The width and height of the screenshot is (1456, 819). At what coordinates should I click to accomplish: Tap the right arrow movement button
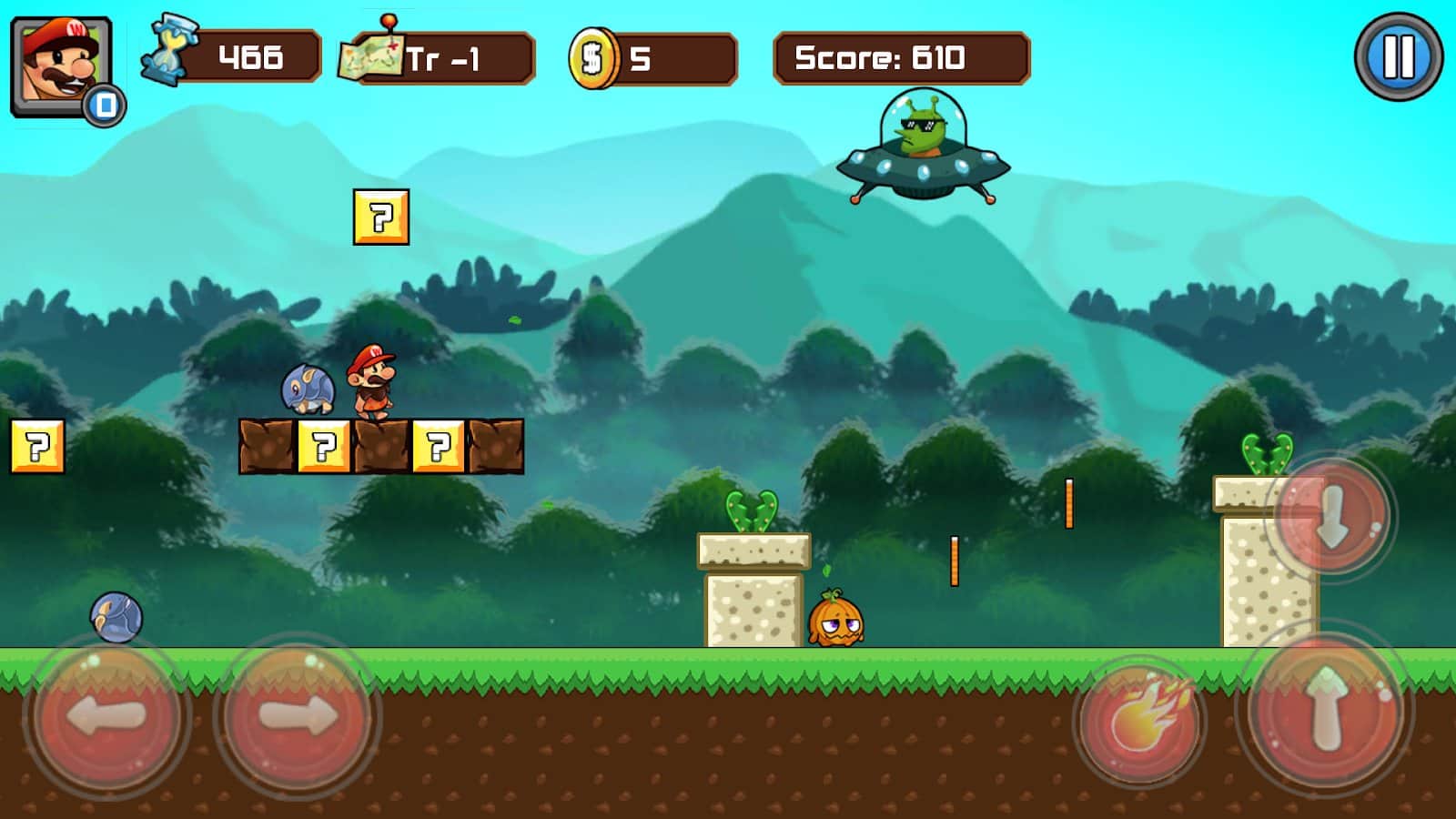298,716
